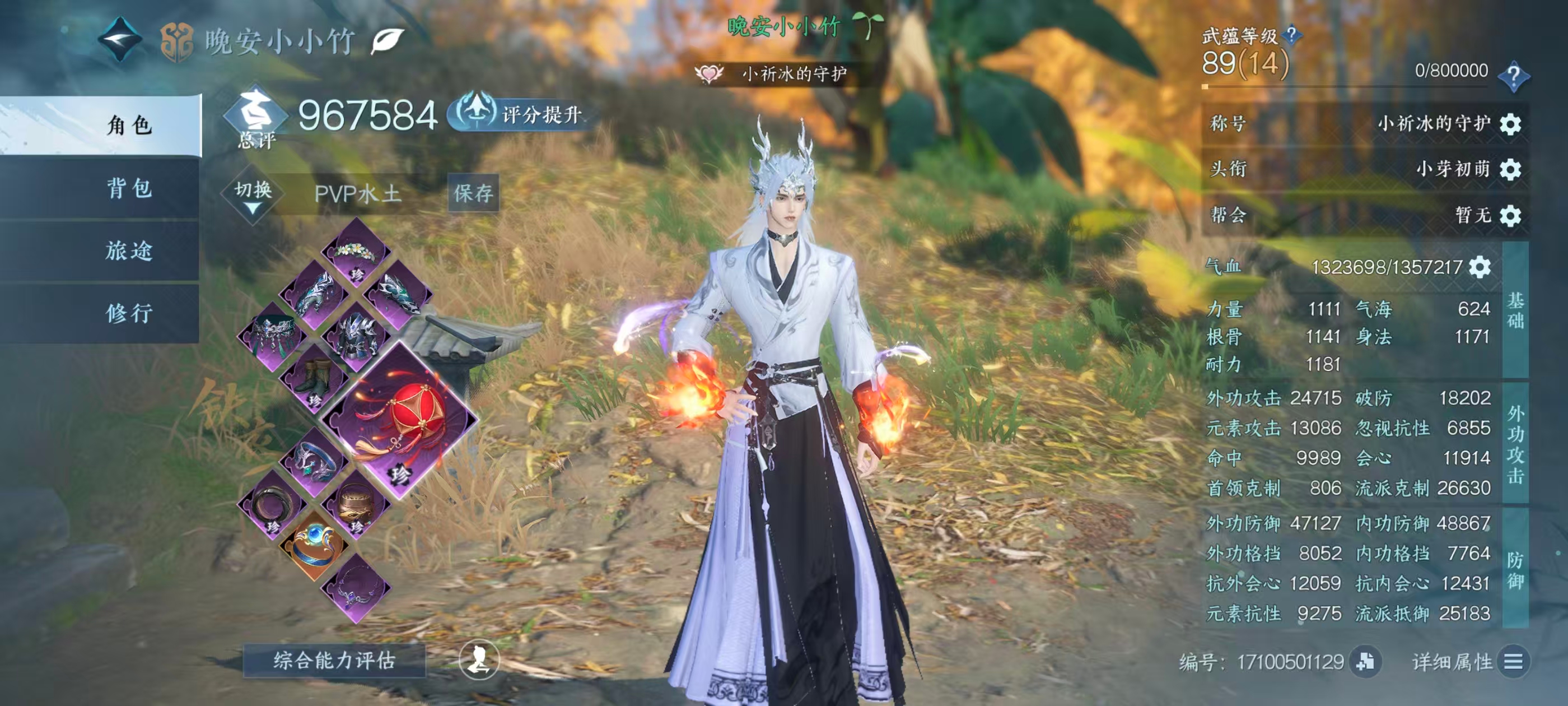This screenshot has width=1568, height=706.
Task: Save the loadout with 保存
Action: coord(473,193)
